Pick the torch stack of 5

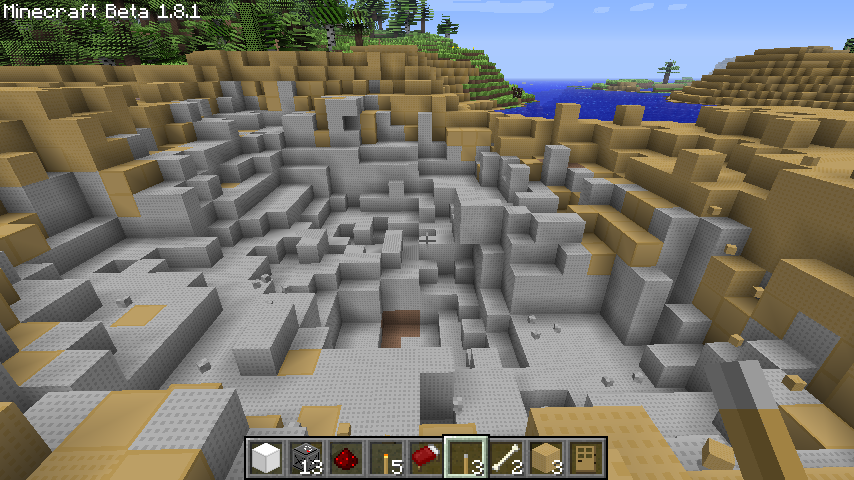[x=386, y=459]
